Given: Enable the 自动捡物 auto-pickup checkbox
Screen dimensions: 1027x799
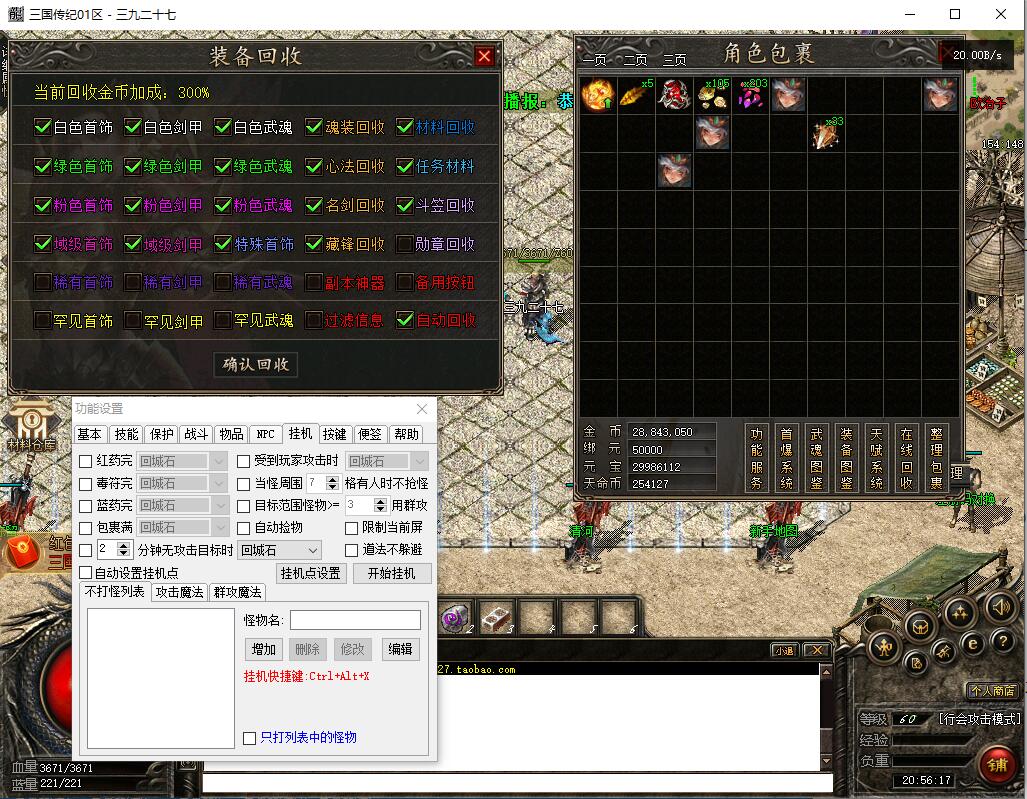Looking at the screenshot, I should (x=245, y=527).
